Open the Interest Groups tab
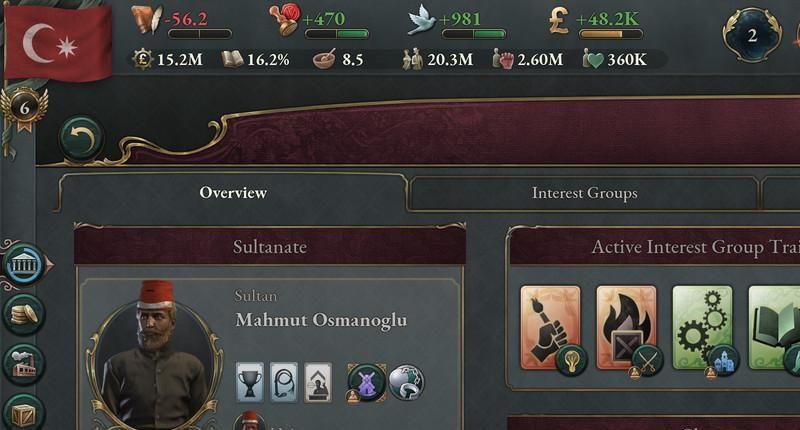Image resolution: width=800 pixels, height=430 pixels. coord(584,193)
